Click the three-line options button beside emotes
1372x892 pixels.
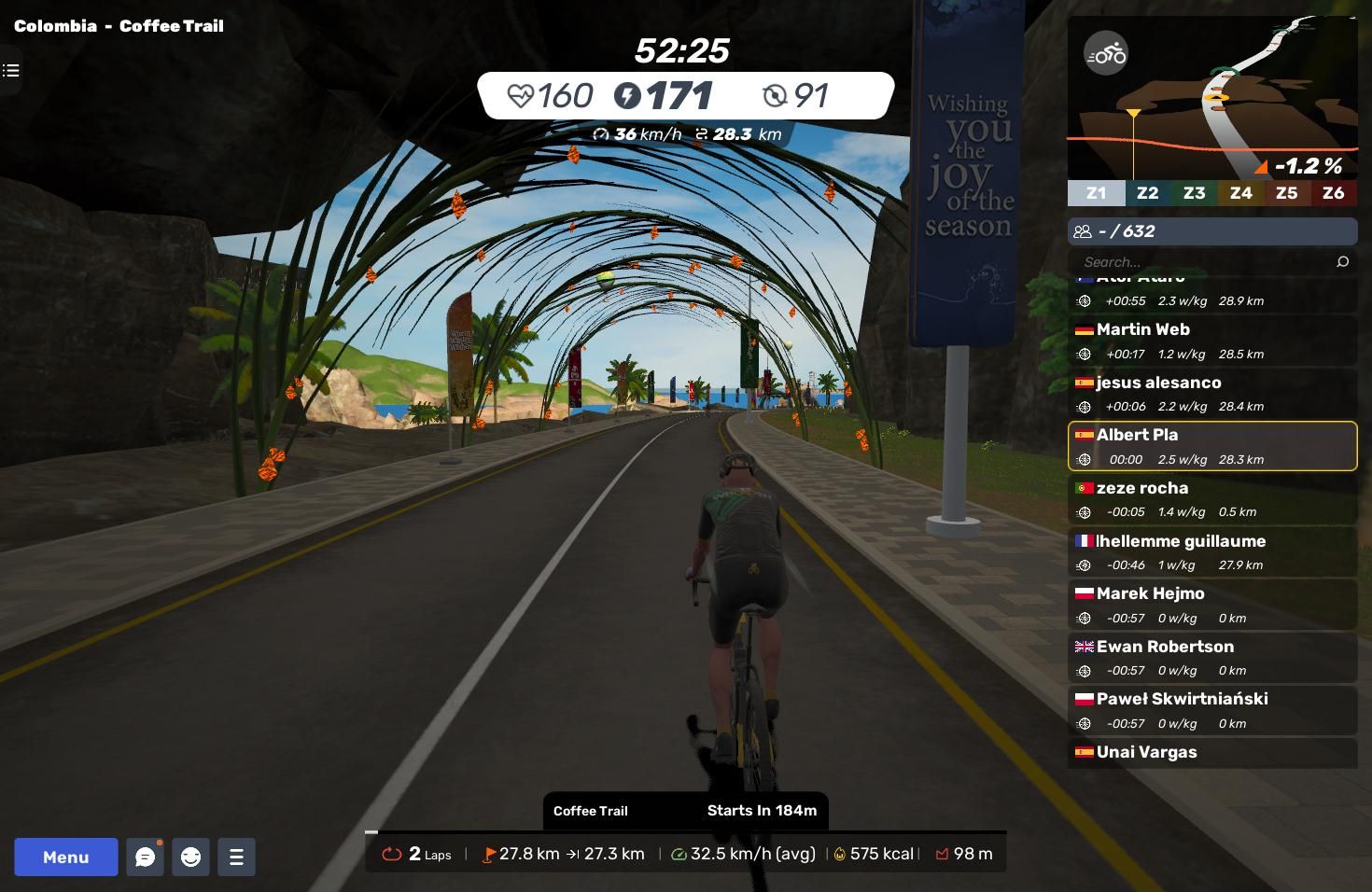236,857
